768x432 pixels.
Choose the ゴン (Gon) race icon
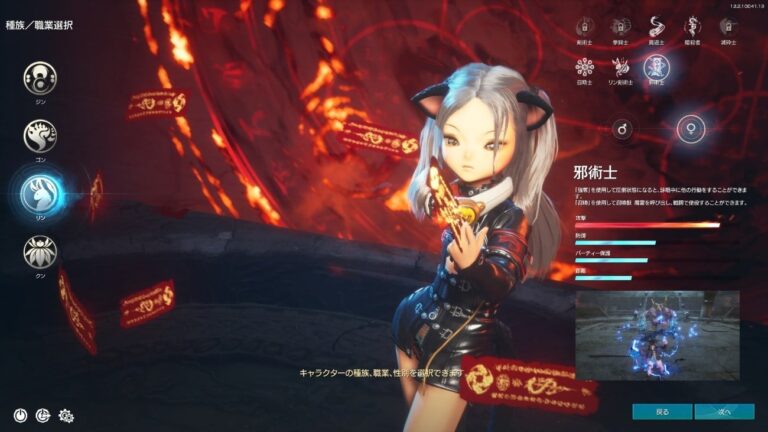(40, 135)
